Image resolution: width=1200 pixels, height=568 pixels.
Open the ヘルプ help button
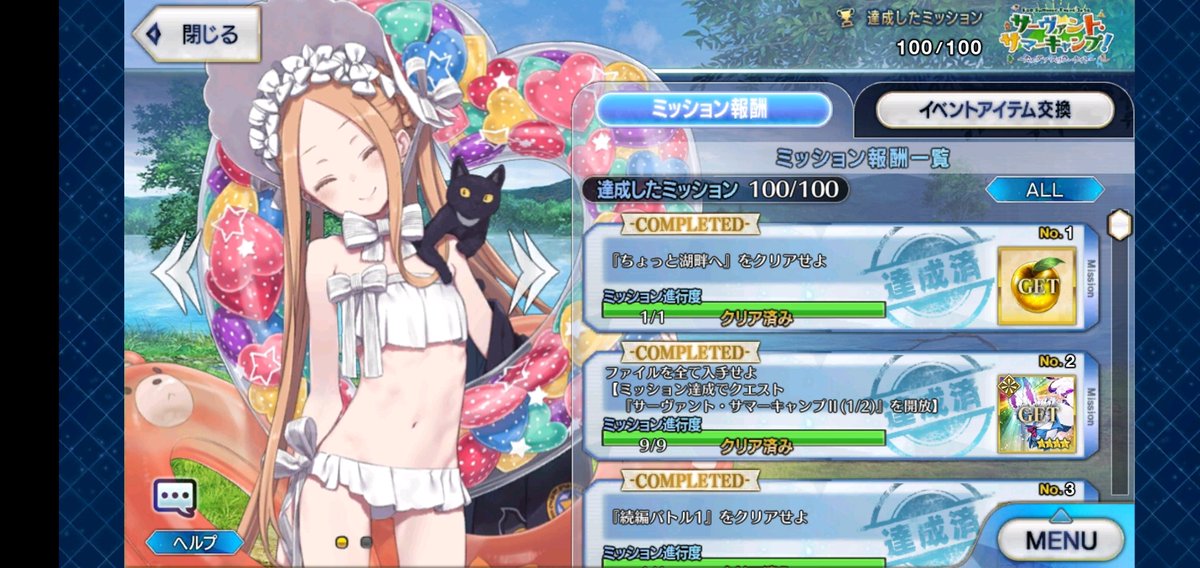tap(195, 542)
